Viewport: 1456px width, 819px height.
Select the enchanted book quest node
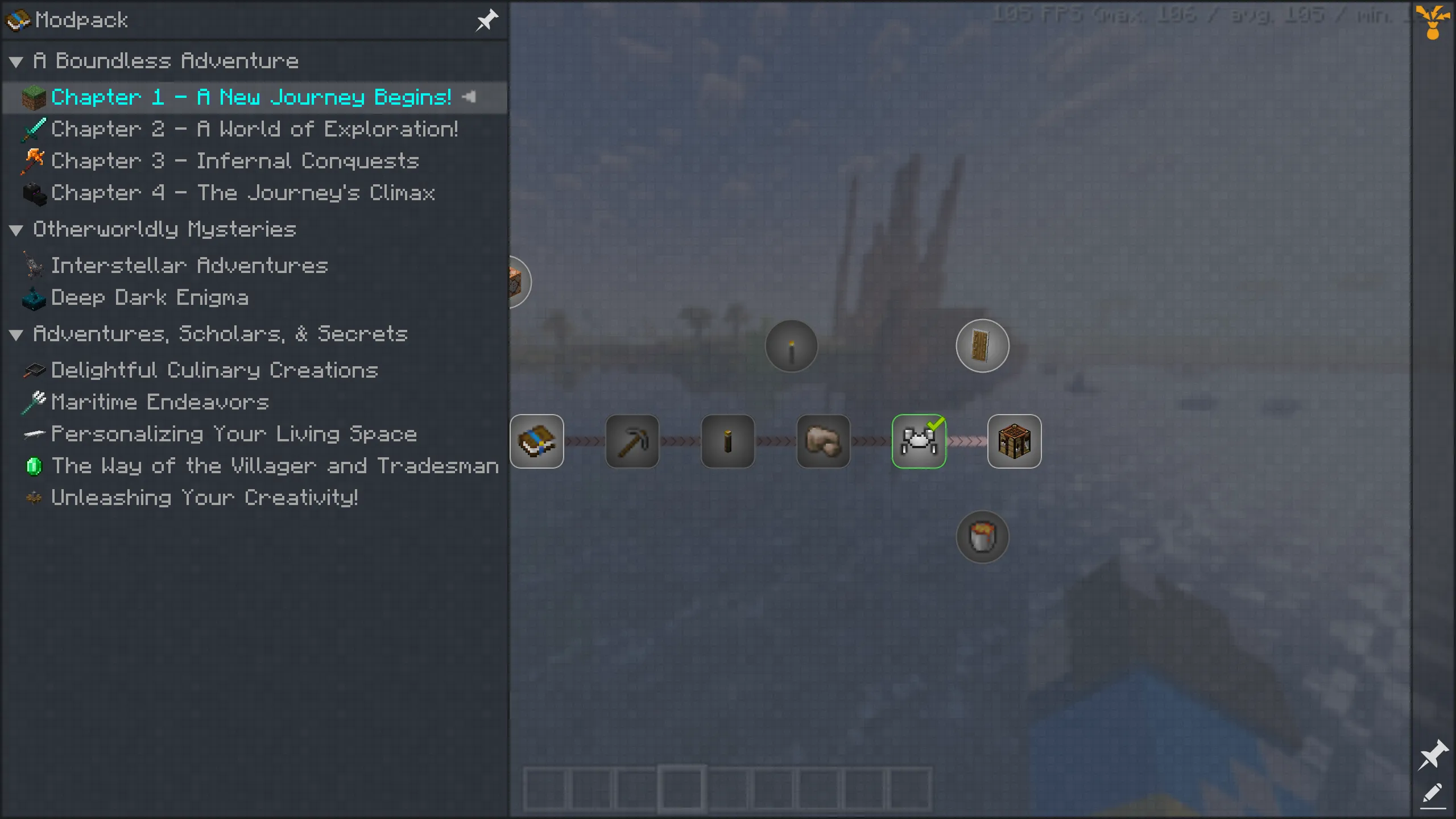[537, 441]
